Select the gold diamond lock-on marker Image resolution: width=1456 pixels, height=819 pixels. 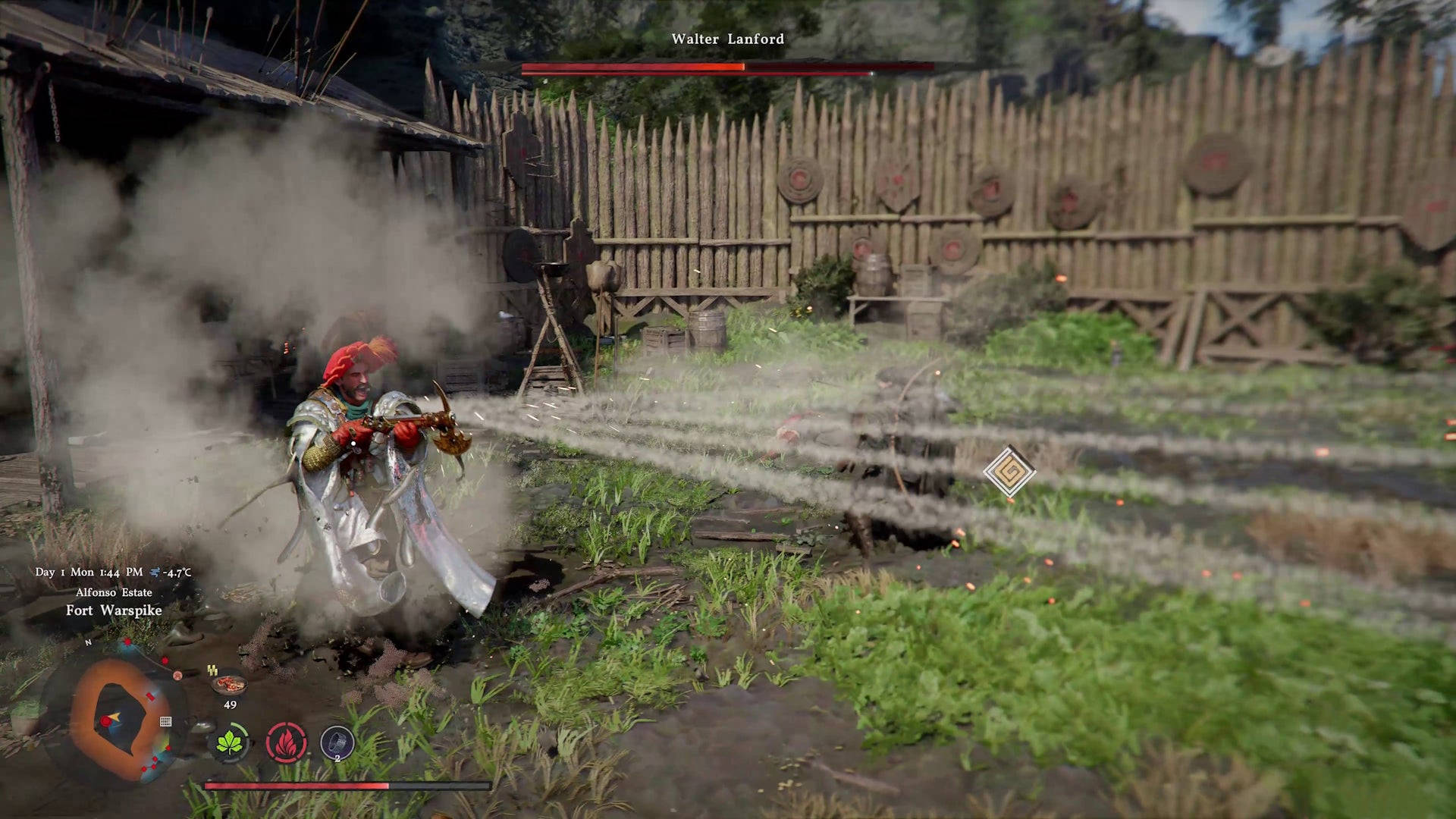point(1009,471)
